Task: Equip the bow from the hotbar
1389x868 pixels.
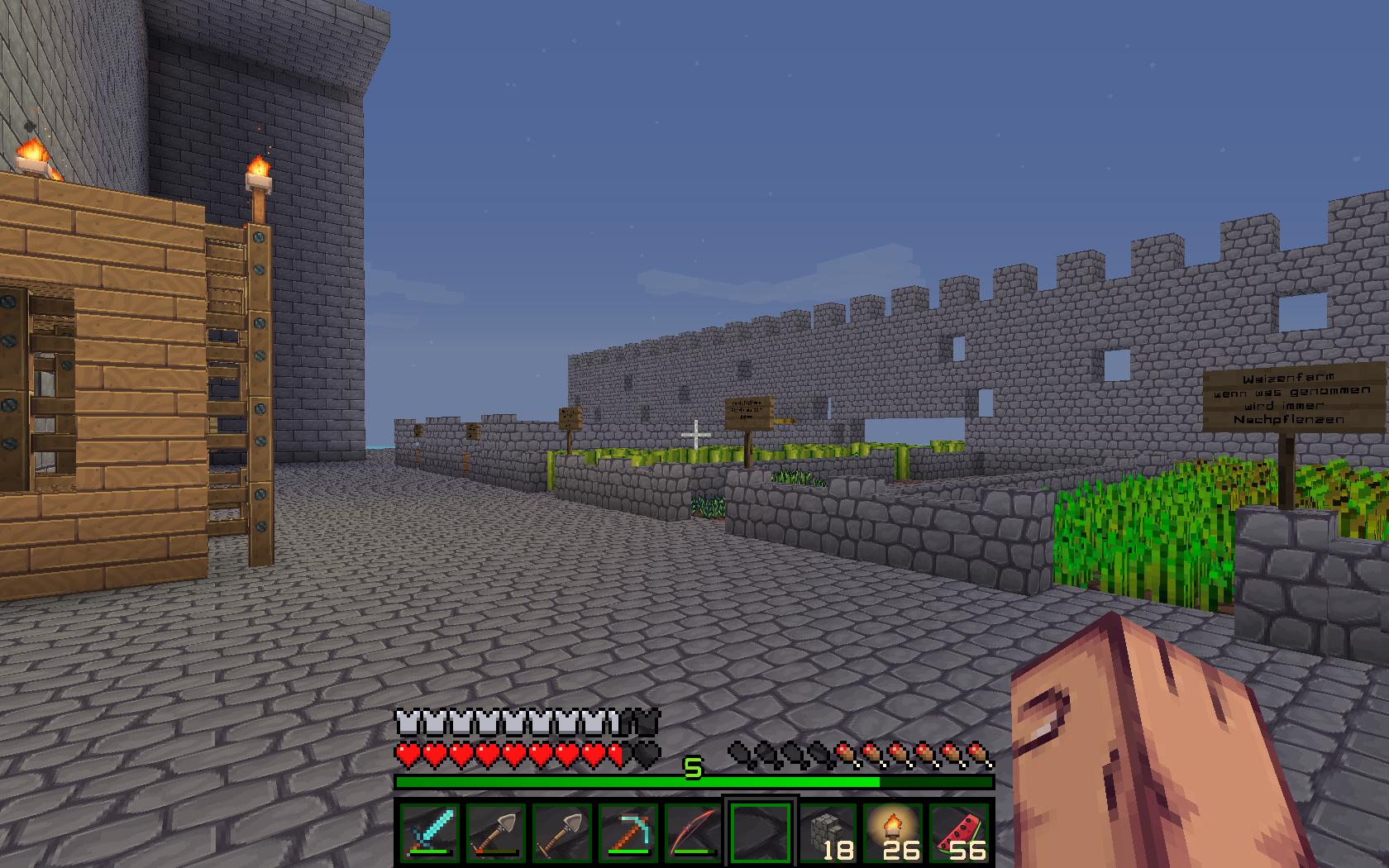Action: pyautogui.click(x=694, y=832)
